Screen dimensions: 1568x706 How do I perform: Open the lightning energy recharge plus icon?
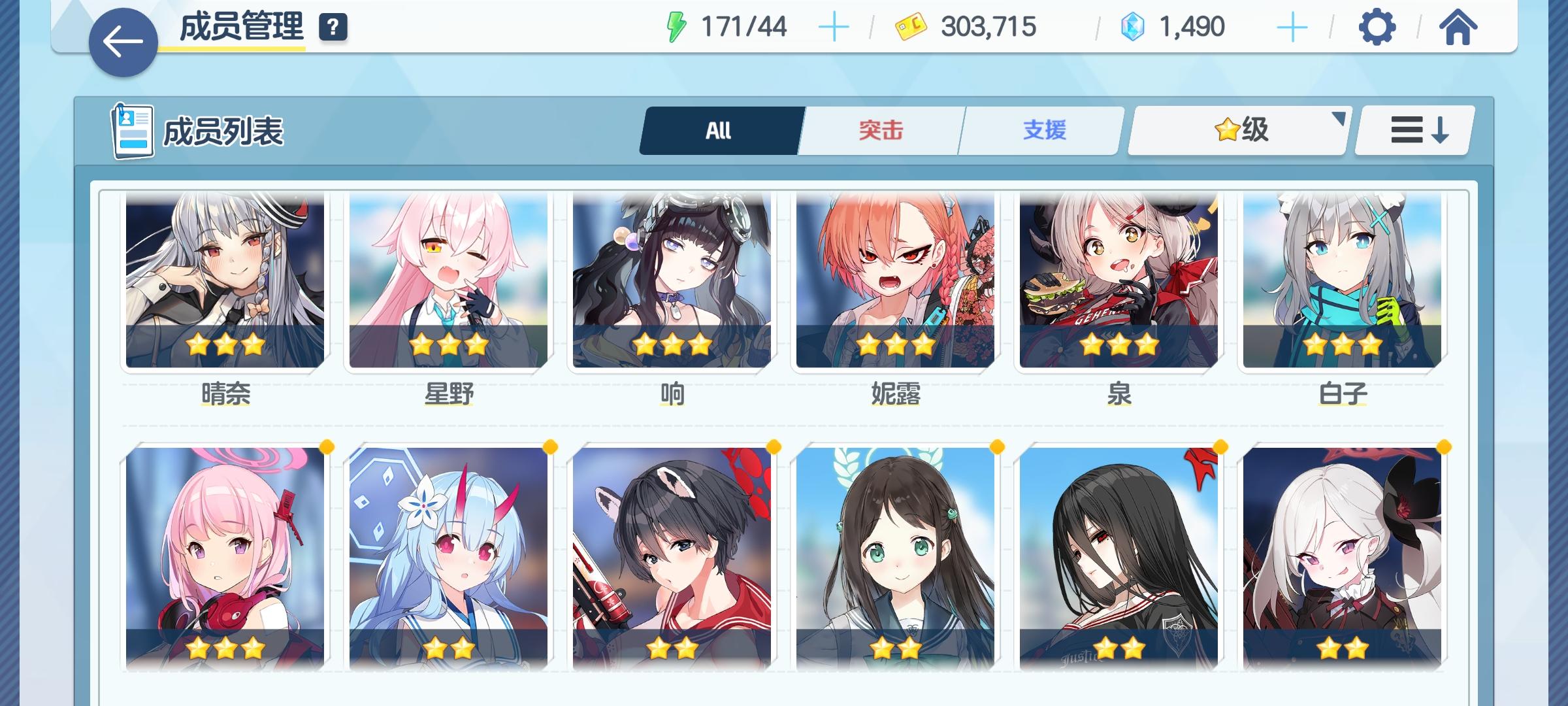click(x=835, y=26)
